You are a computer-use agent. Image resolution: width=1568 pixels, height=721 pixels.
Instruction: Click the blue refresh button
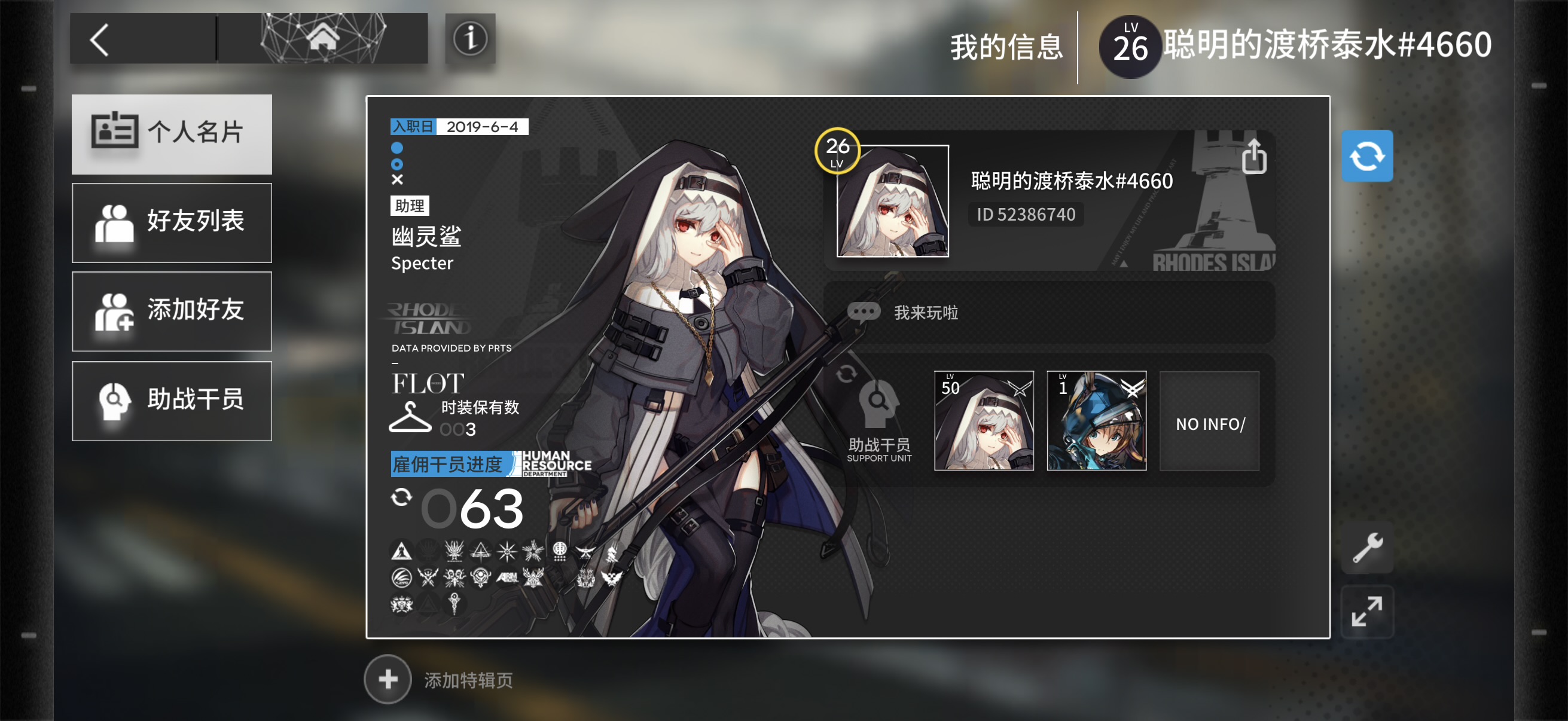(1366, 156)
